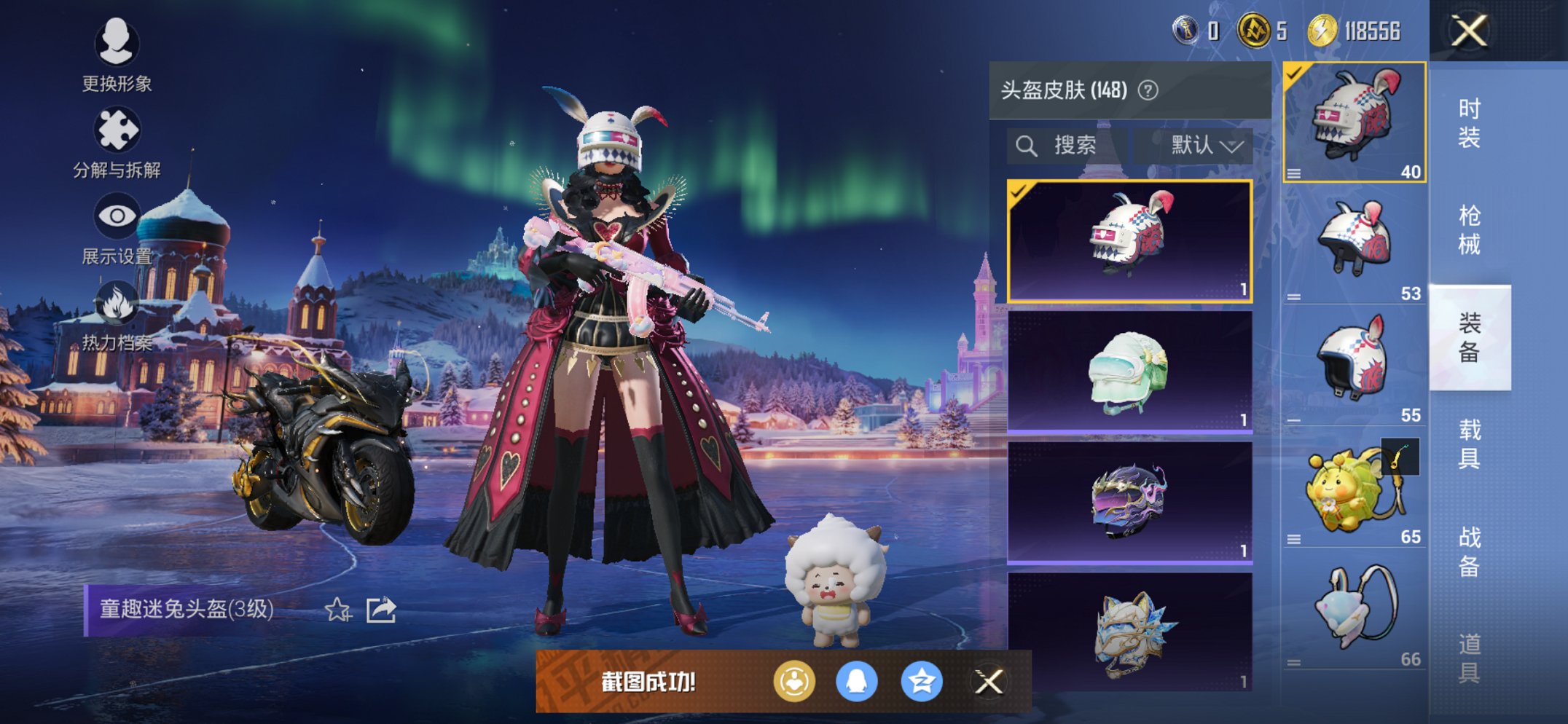Open the 默认 sort dropdown
This screenshot has height=724, width=1568.
[x=1193, y=146]
